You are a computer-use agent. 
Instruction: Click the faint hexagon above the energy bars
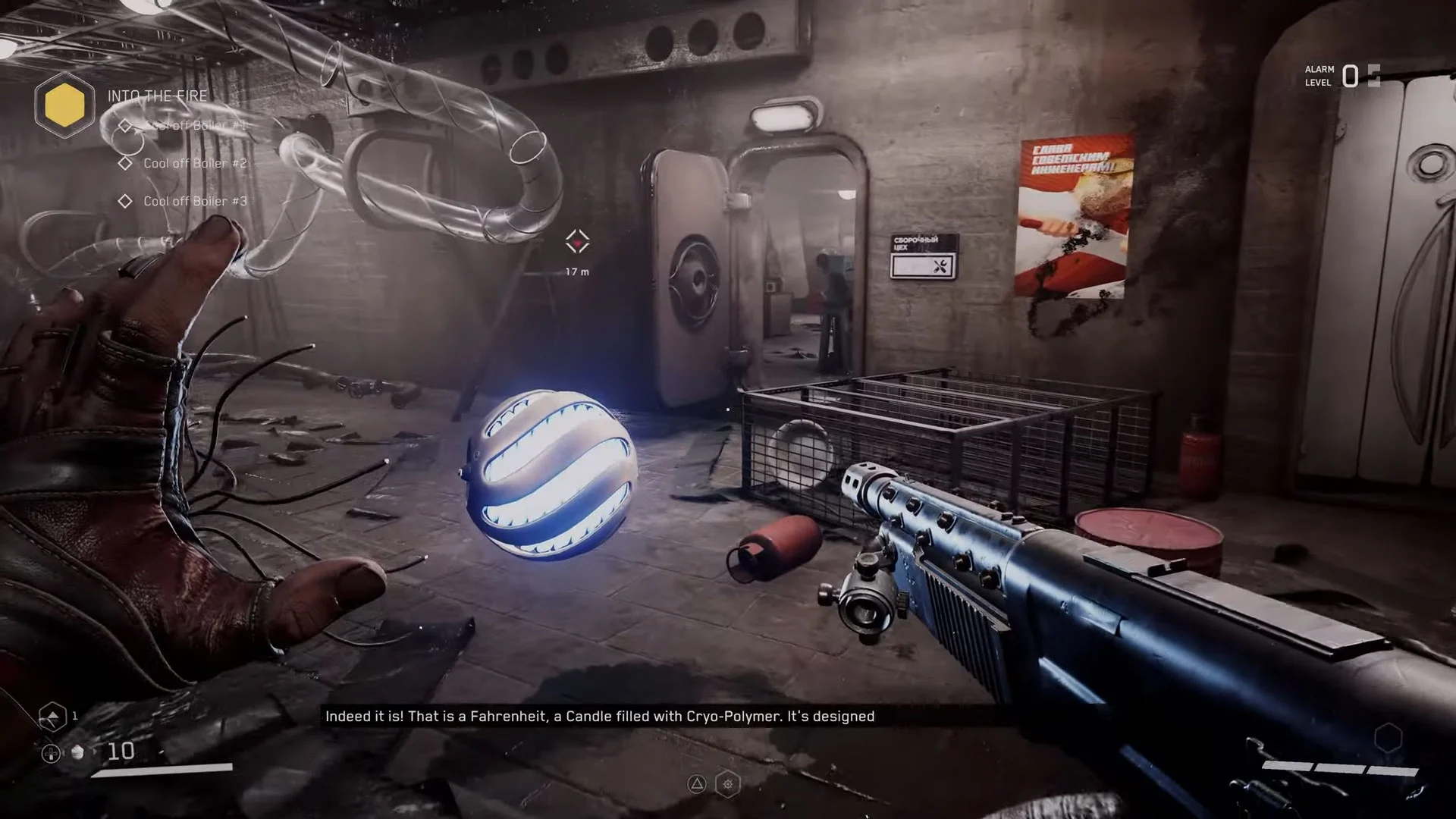pos(1388,738)
